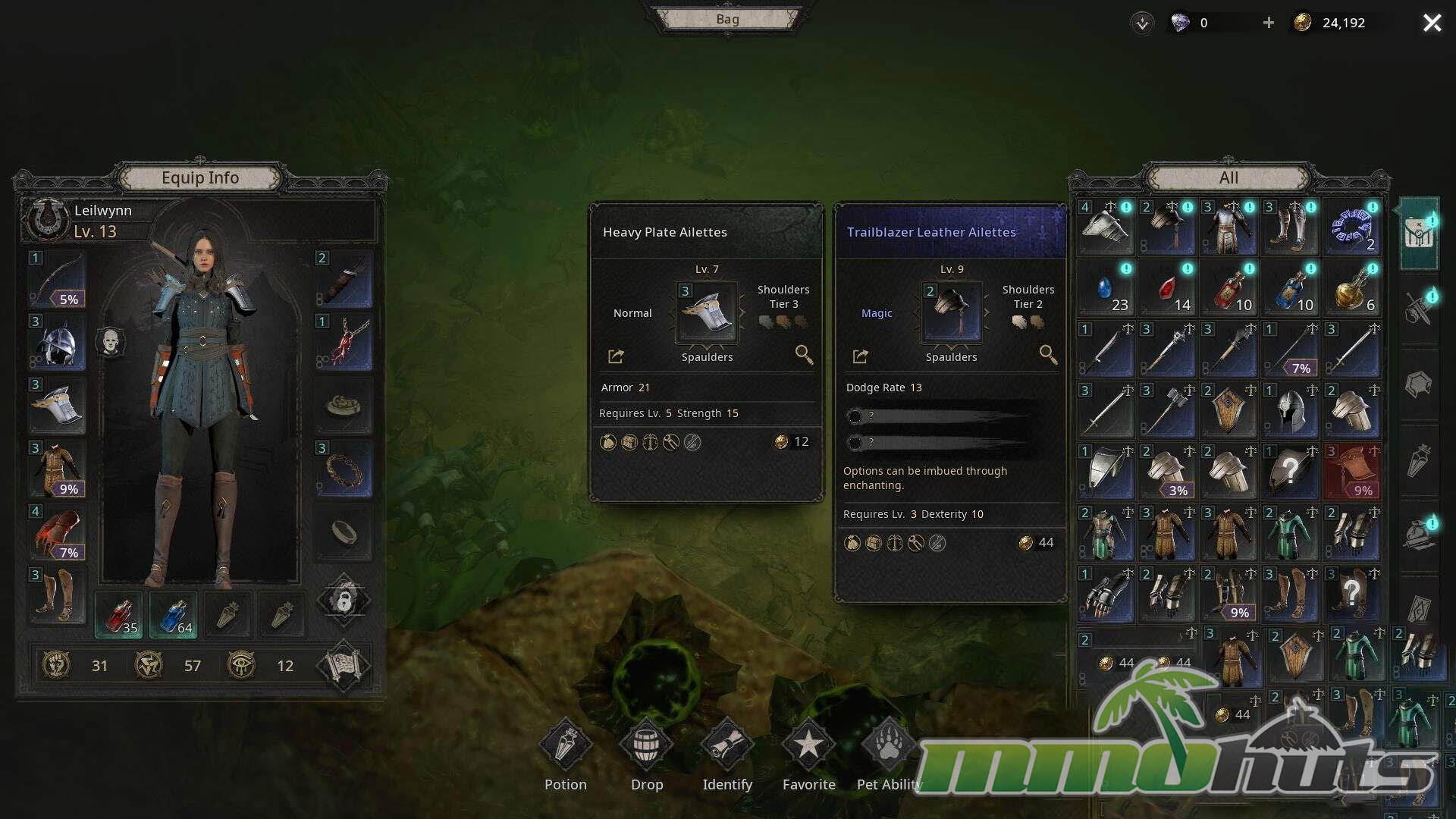Pick the blue gem stack of 23

(1106, 289)
